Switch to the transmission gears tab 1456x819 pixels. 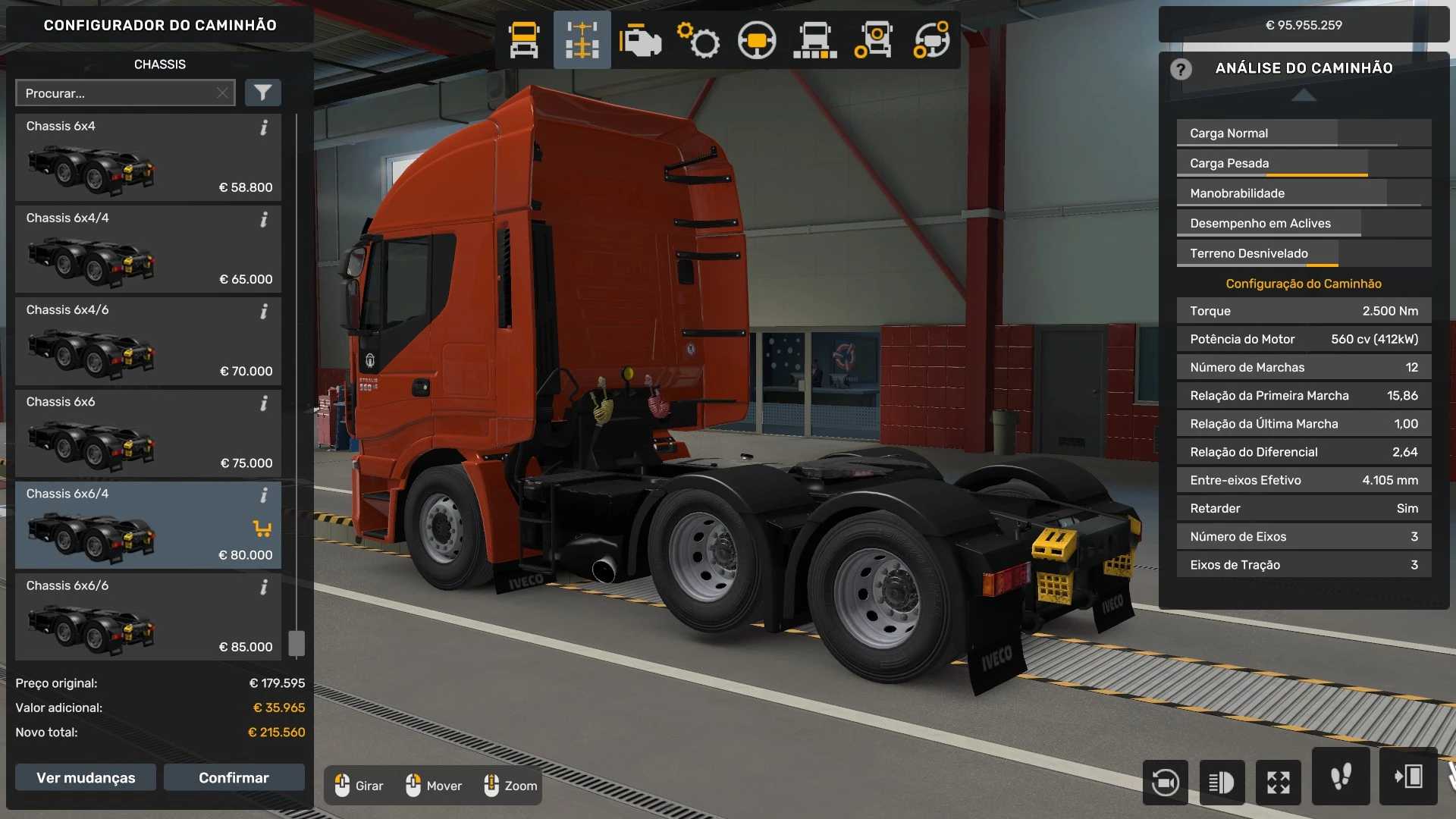[698, 40]
